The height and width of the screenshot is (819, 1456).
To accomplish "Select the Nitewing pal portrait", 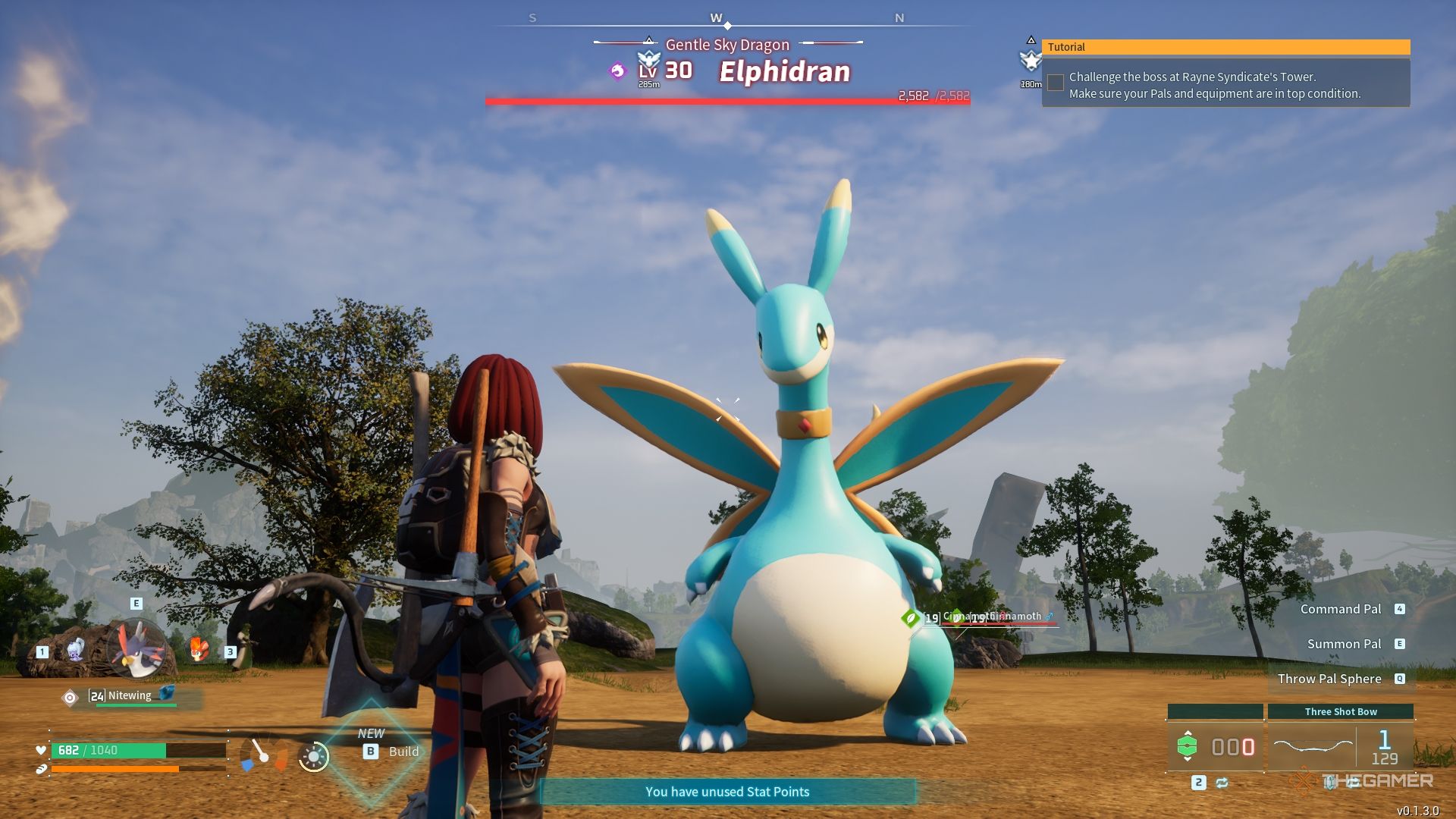I will [x=137, y=650].
